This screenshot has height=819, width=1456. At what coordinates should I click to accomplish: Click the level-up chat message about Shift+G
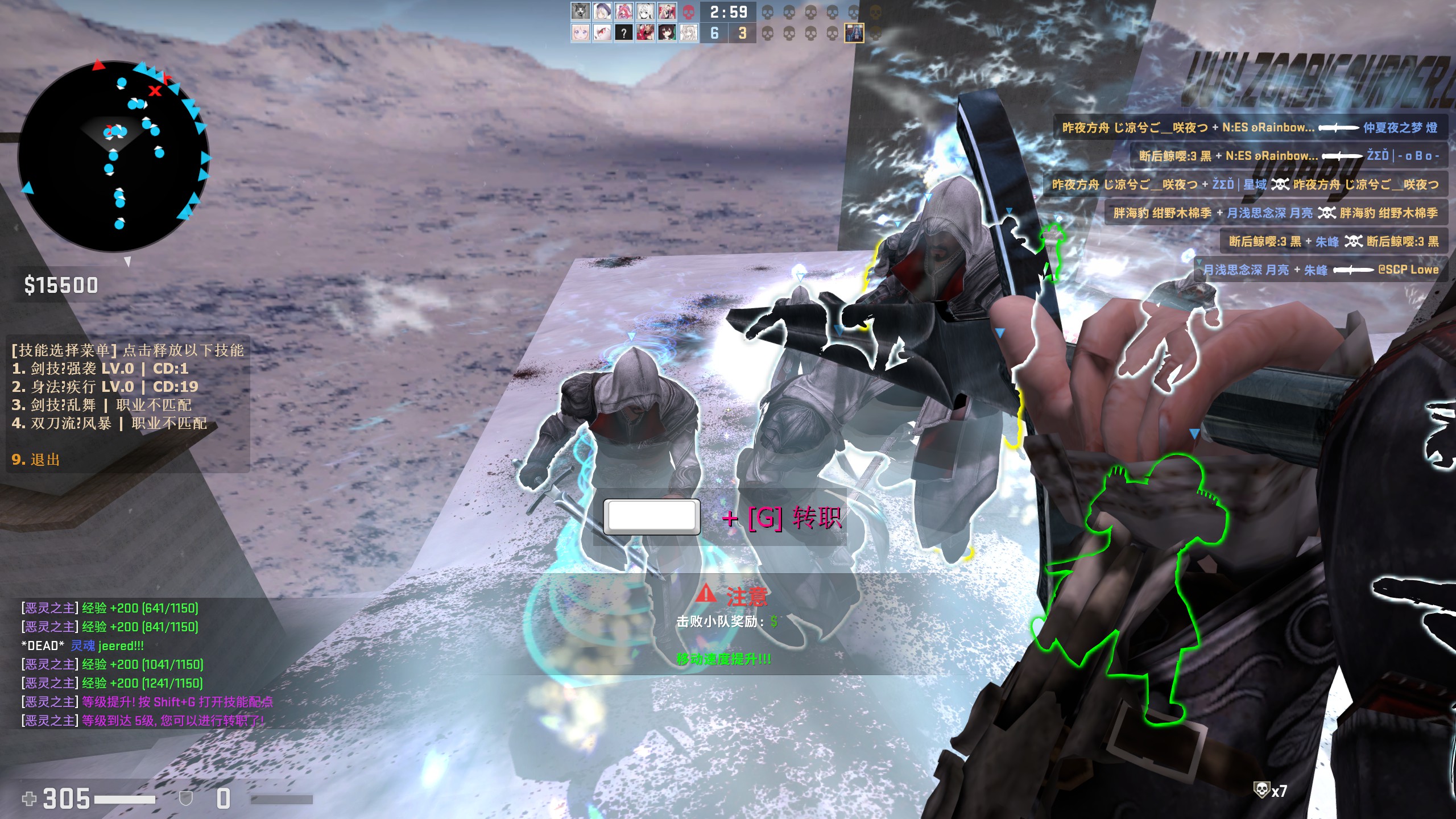coord(148,702)
